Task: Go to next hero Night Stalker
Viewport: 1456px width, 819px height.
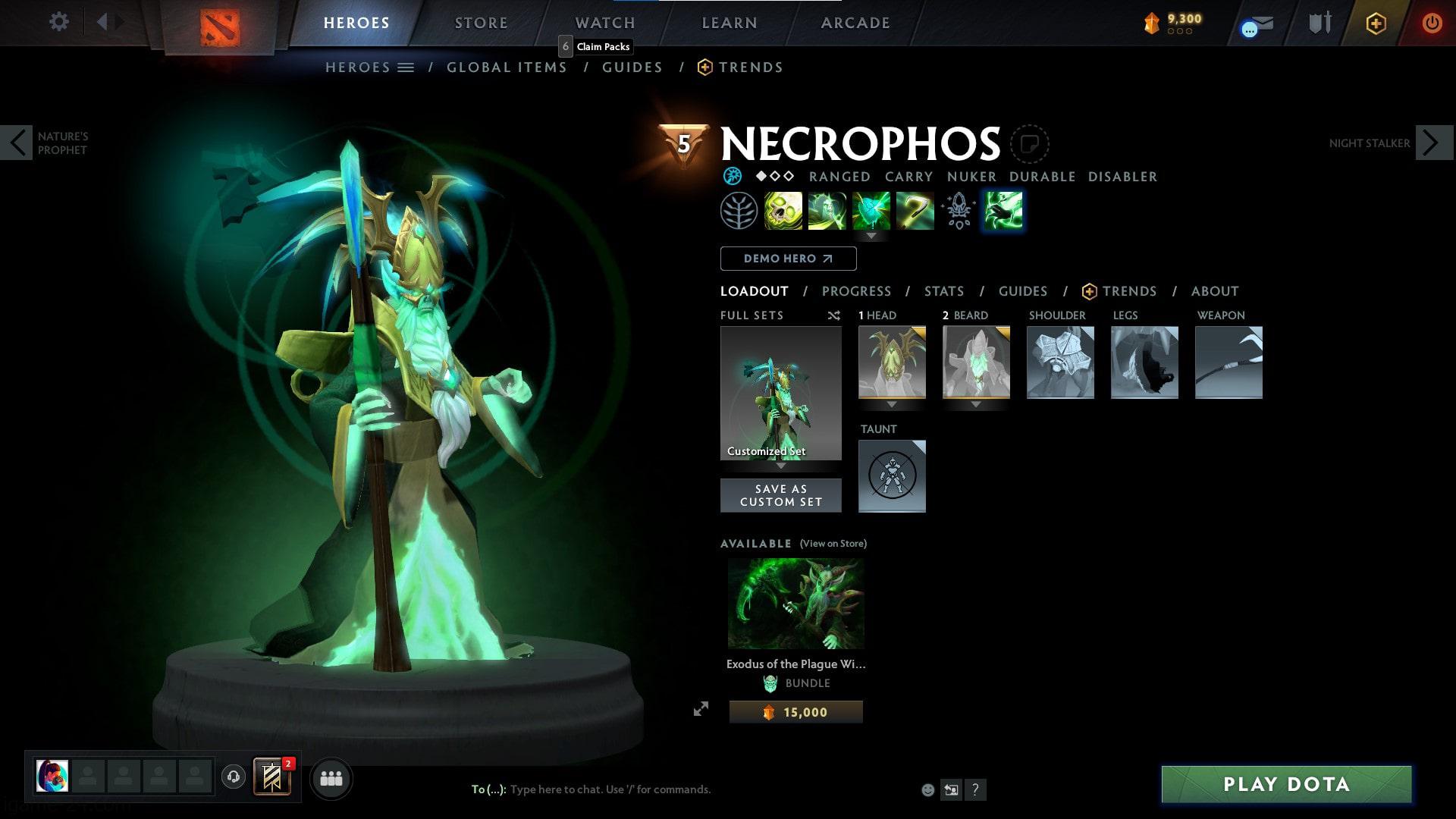Action: point(1433,143)
